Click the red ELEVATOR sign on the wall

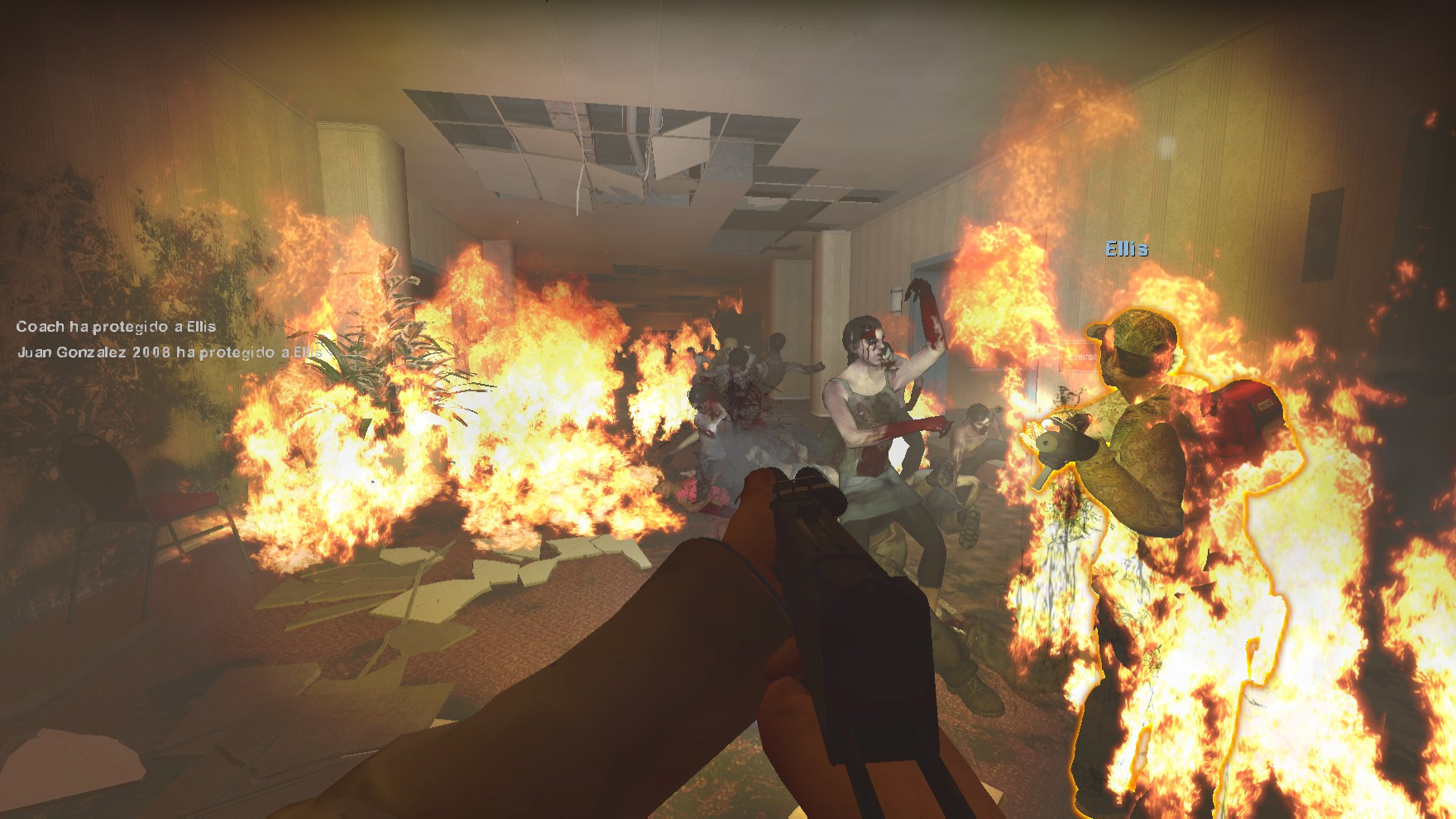pyautogui.click(x=1078, y=357)
